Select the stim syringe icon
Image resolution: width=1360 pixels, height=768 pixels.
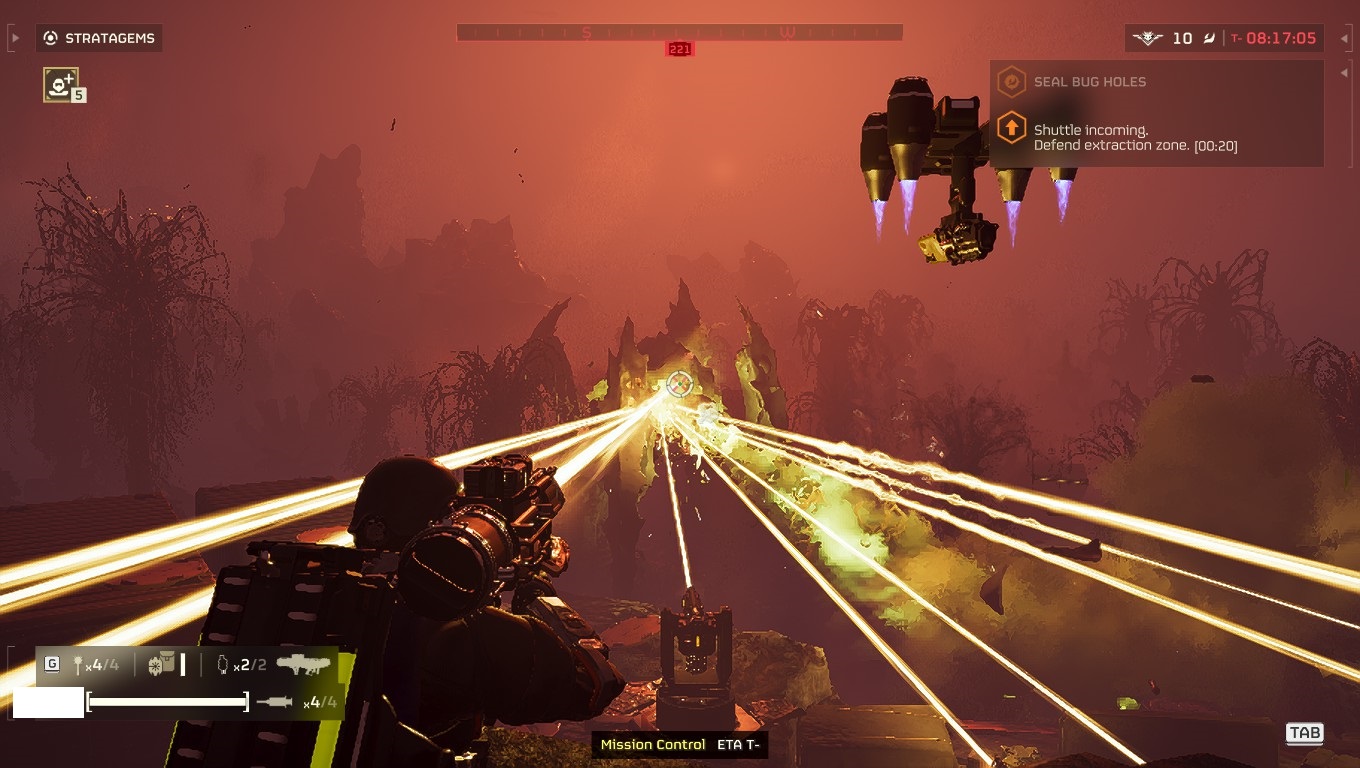[x=274, y=702]
